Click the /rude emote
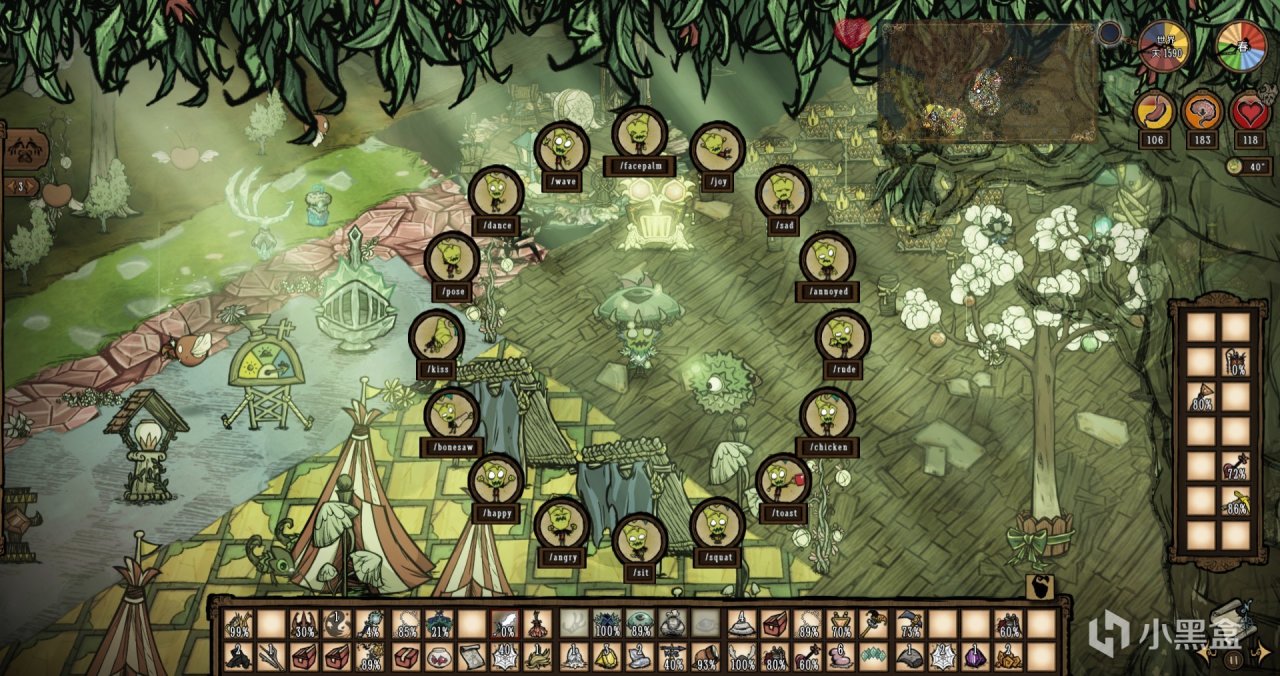The width and height of the screenshot is (1280, 676). pos(843,336)
